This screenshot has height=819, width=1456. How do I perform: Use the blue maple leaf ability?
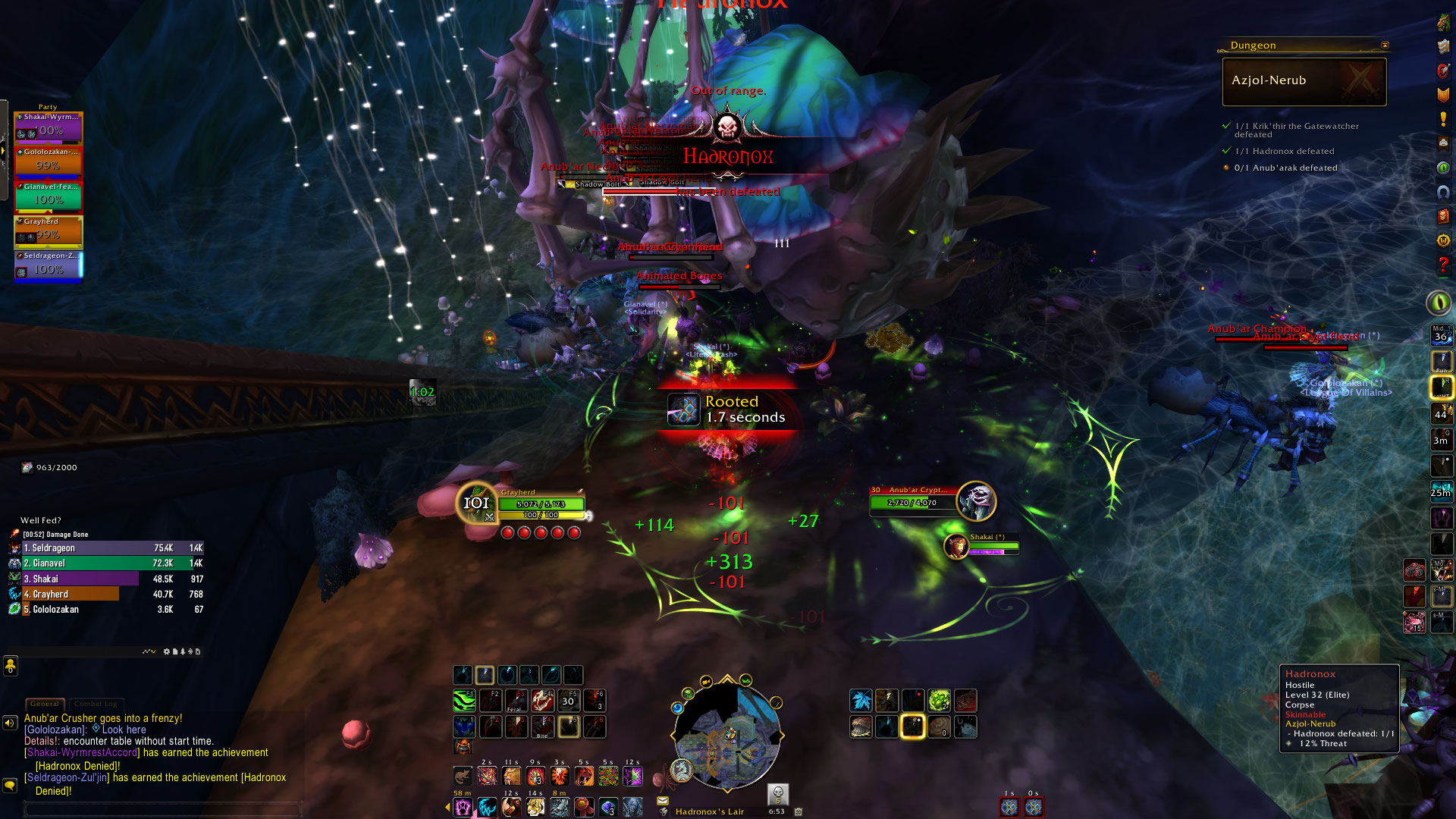861,701
